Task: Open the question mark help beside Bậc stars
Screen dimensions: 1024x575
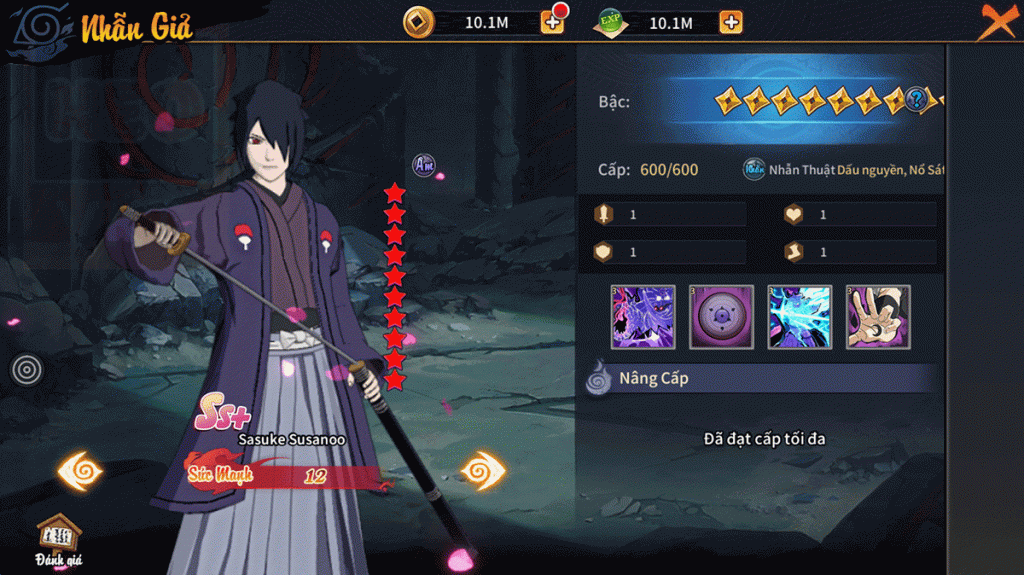Action: click(916, 100)
